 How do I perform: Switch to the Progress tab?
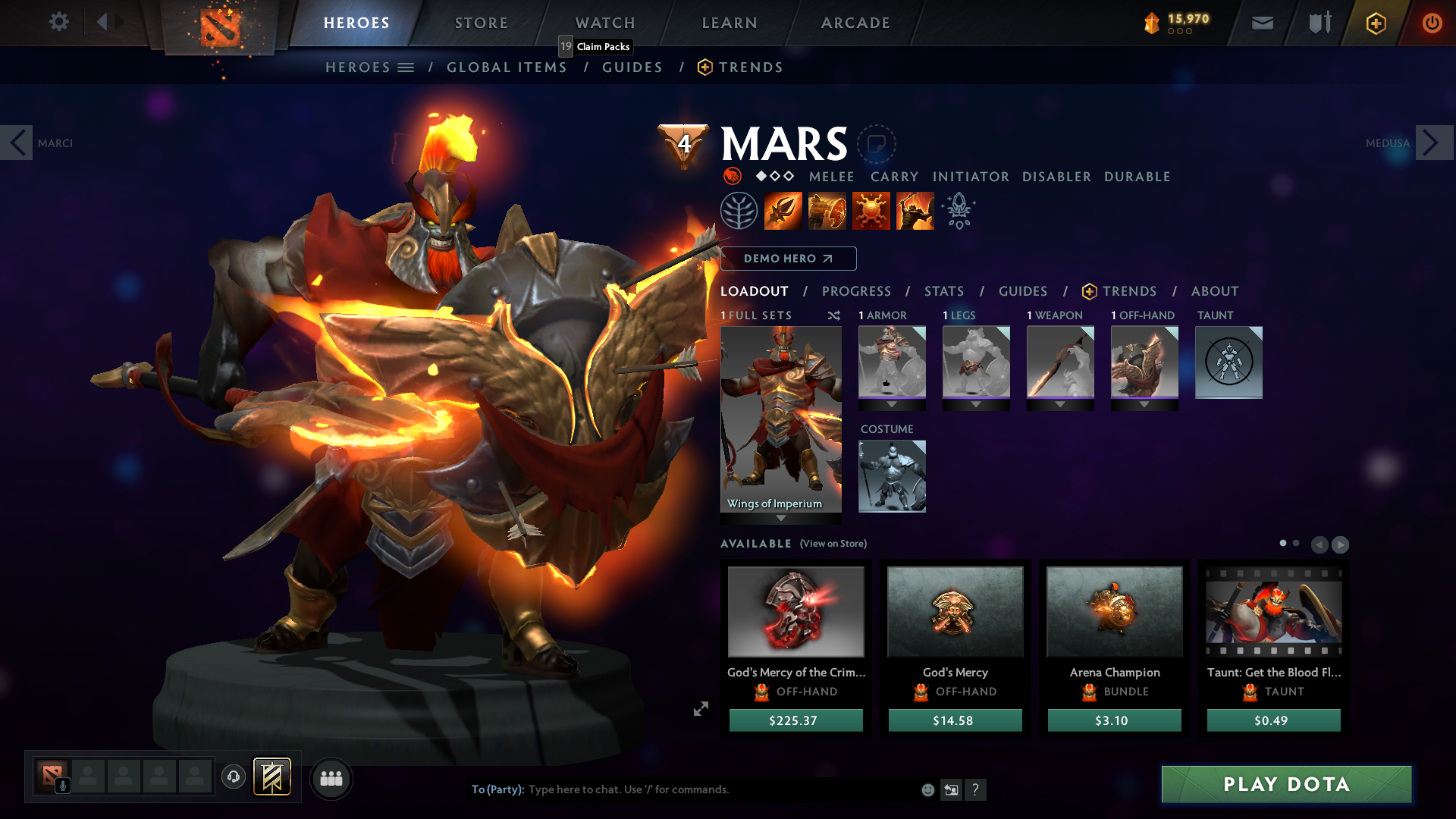point(857,290)
